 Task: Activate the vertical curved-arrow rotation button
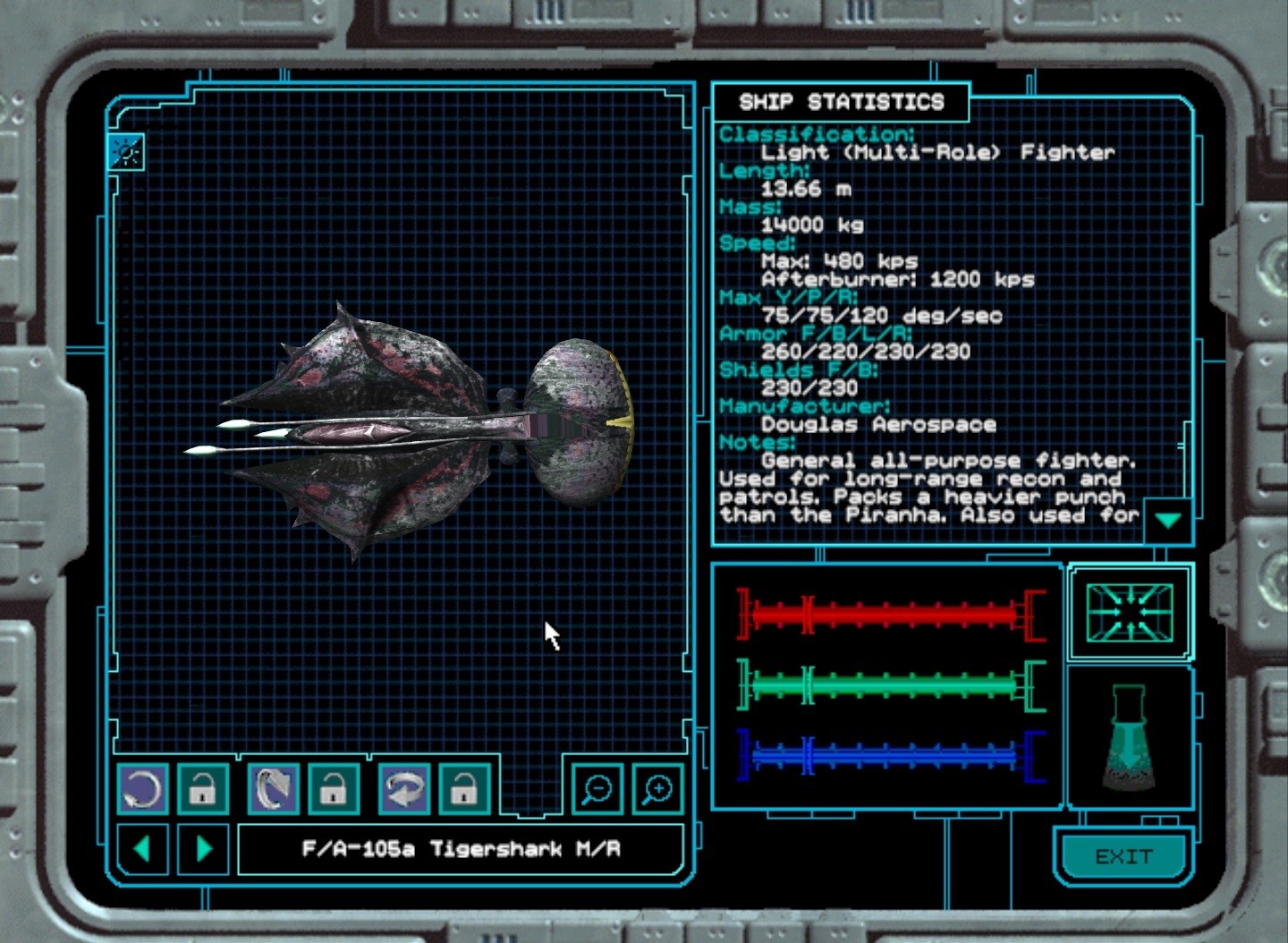coord(274,789)
